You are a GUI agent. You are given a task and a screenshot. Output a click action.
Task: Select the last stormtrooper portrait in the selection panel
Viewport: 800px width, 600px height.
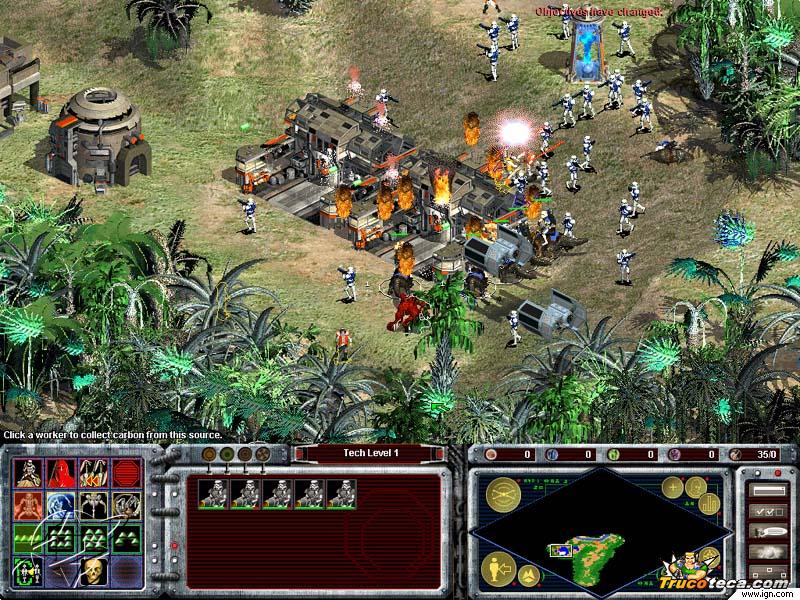coord(341,493)
